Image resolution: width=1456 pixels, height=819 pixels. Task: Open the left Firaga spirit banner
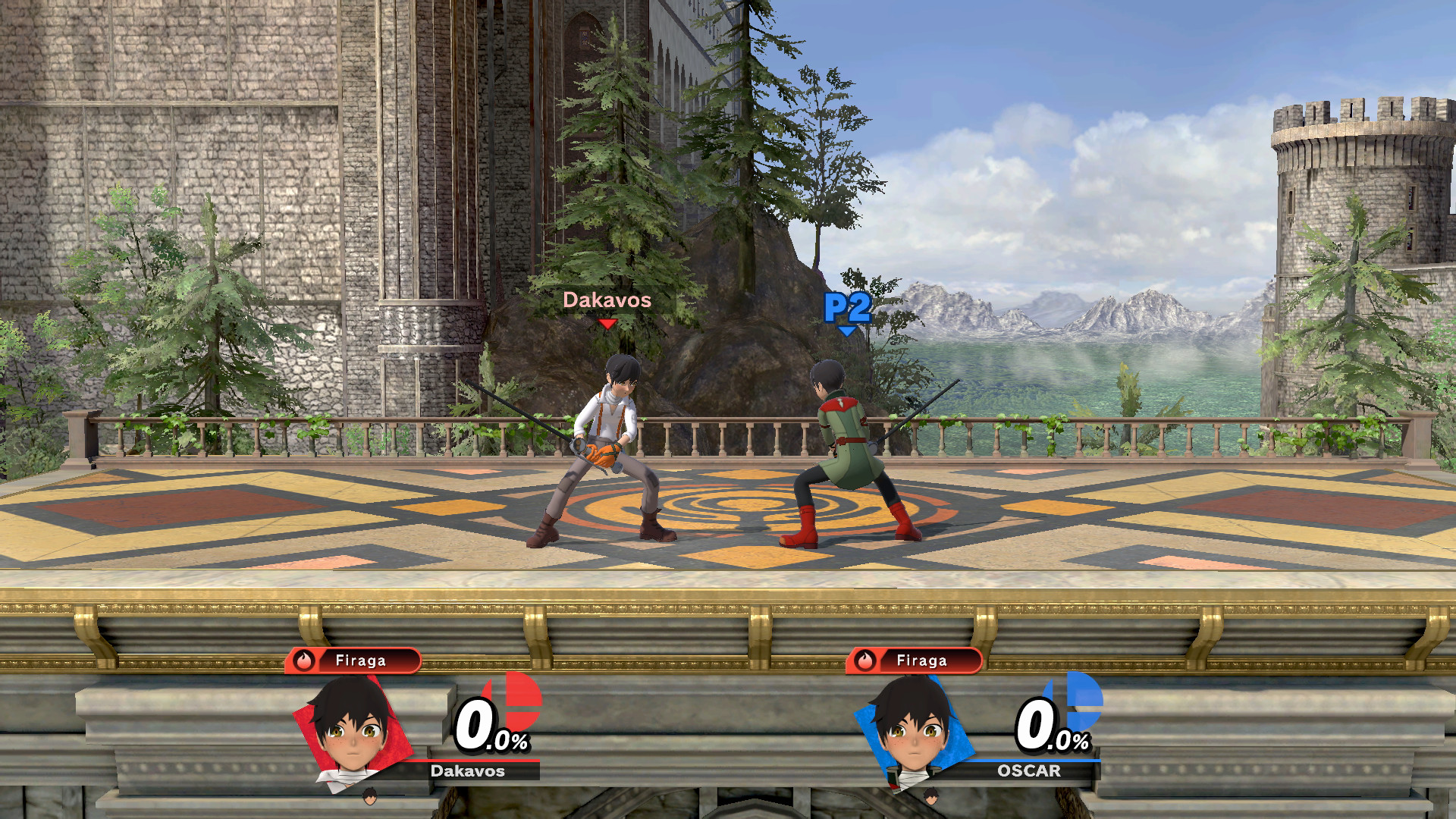coord(356,661)
